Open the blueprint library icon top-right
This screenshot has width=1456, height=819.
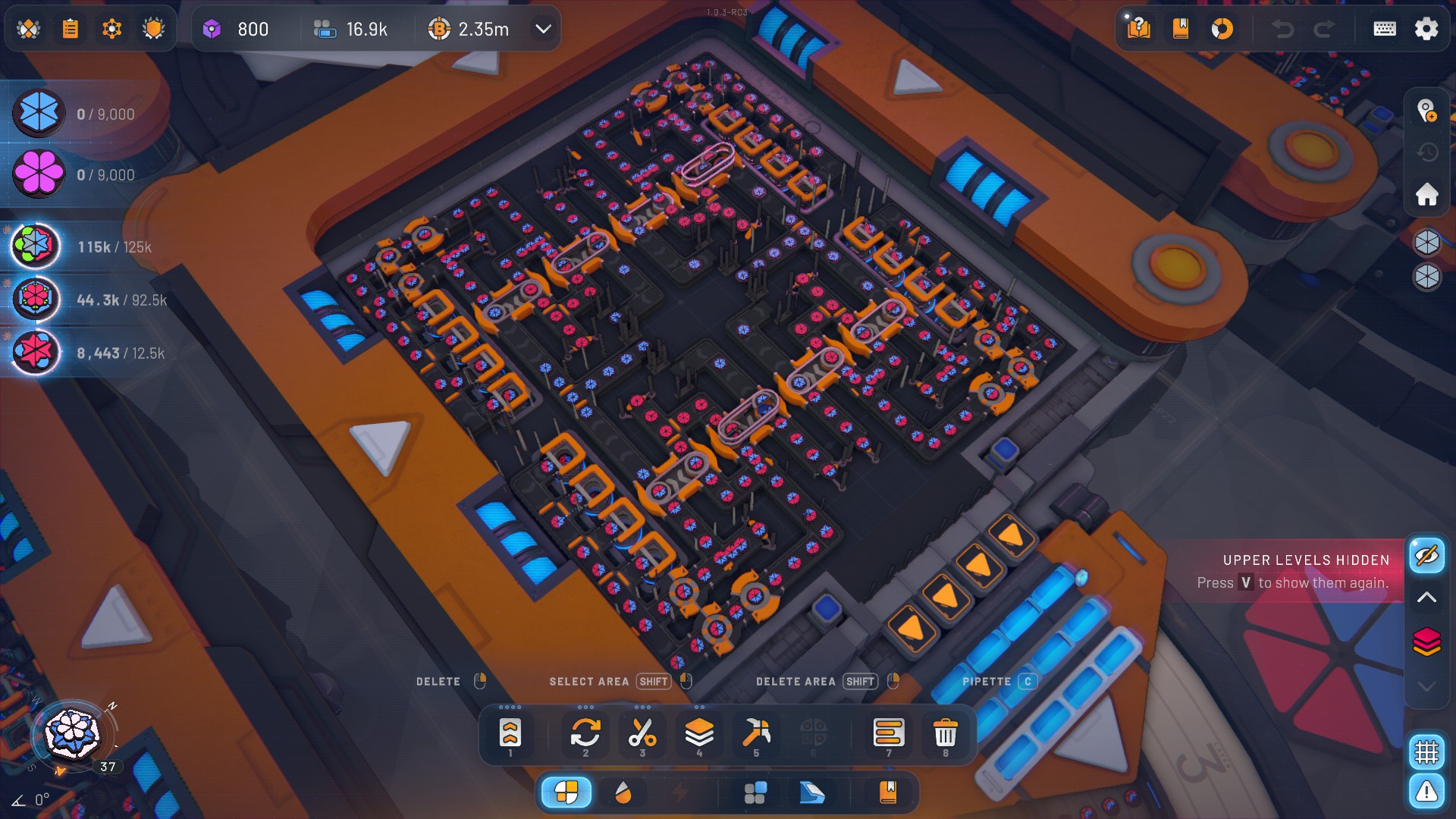(x=1180, y=29)
